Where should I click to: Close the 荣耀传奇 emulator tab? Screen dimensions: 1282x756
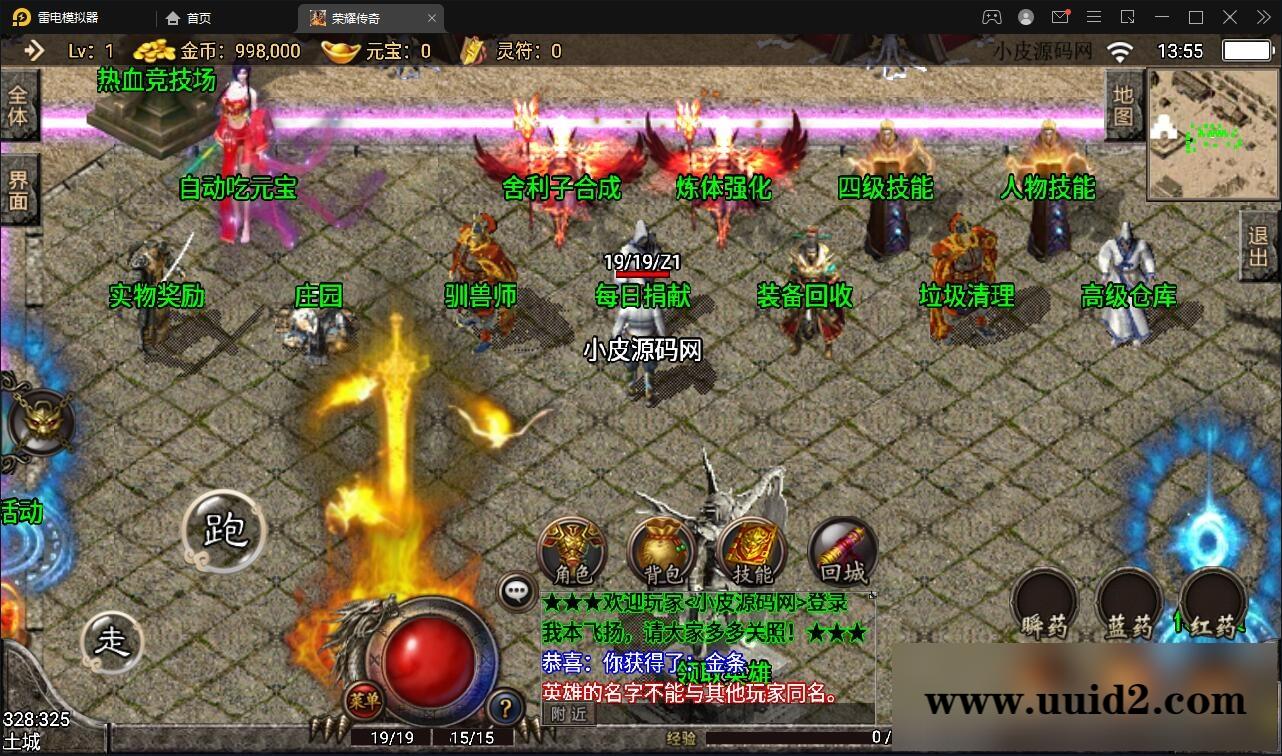(432, 18)
